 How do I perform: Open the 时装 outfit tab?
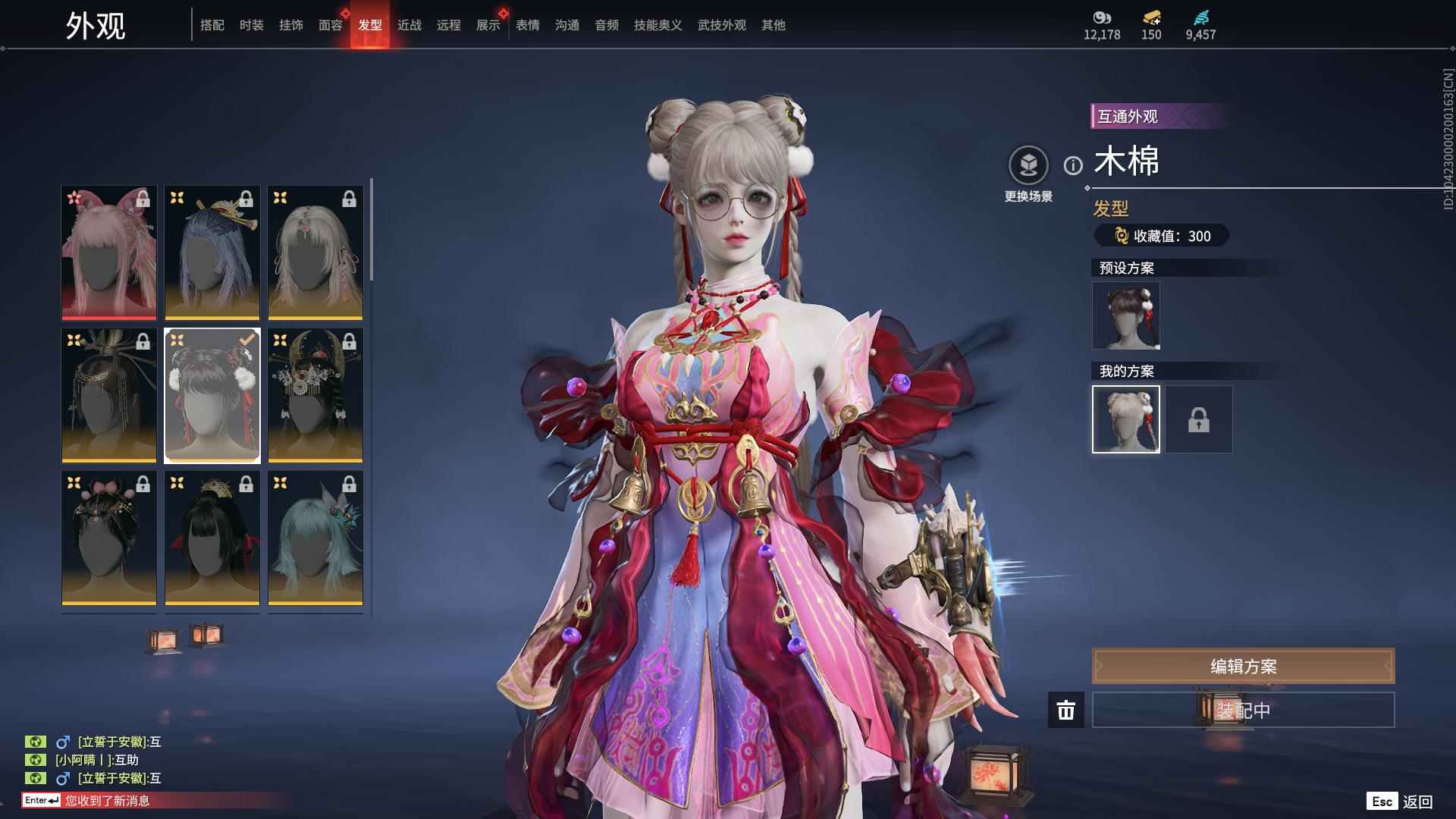pyautogui.click(x=252, y=26)
